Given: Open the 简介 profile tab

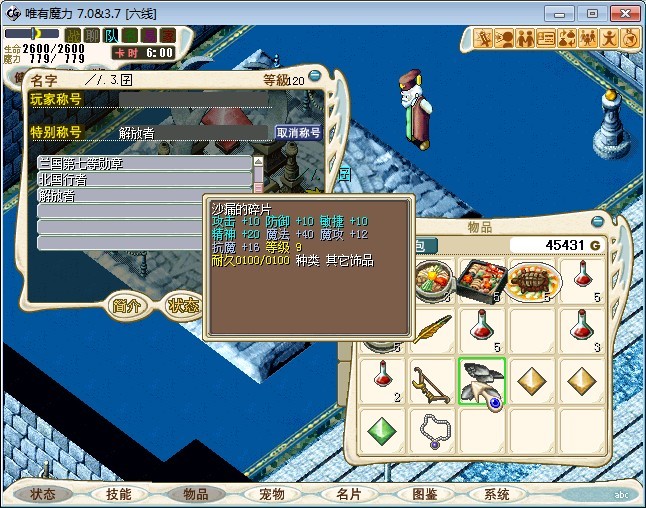Looking at the screenshot, I should point(127,306).
